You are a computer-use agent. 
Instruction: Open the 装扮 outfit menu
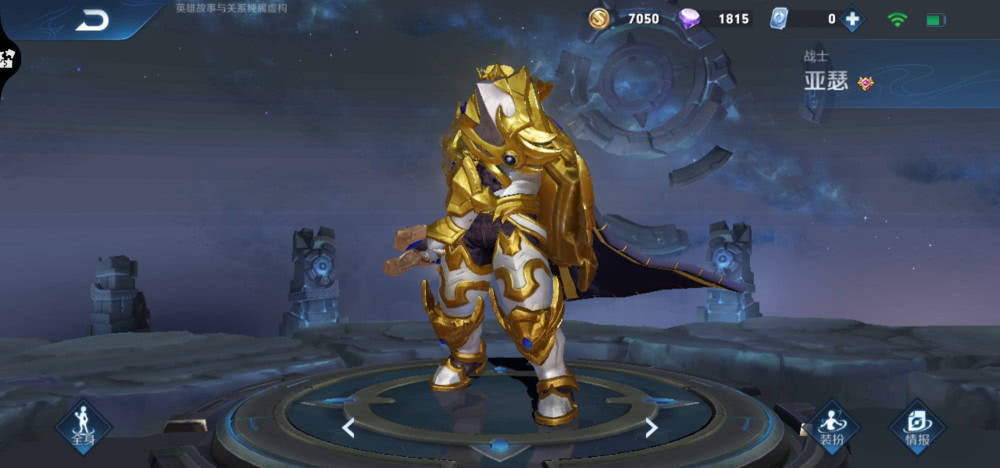(x=833, y=427)
